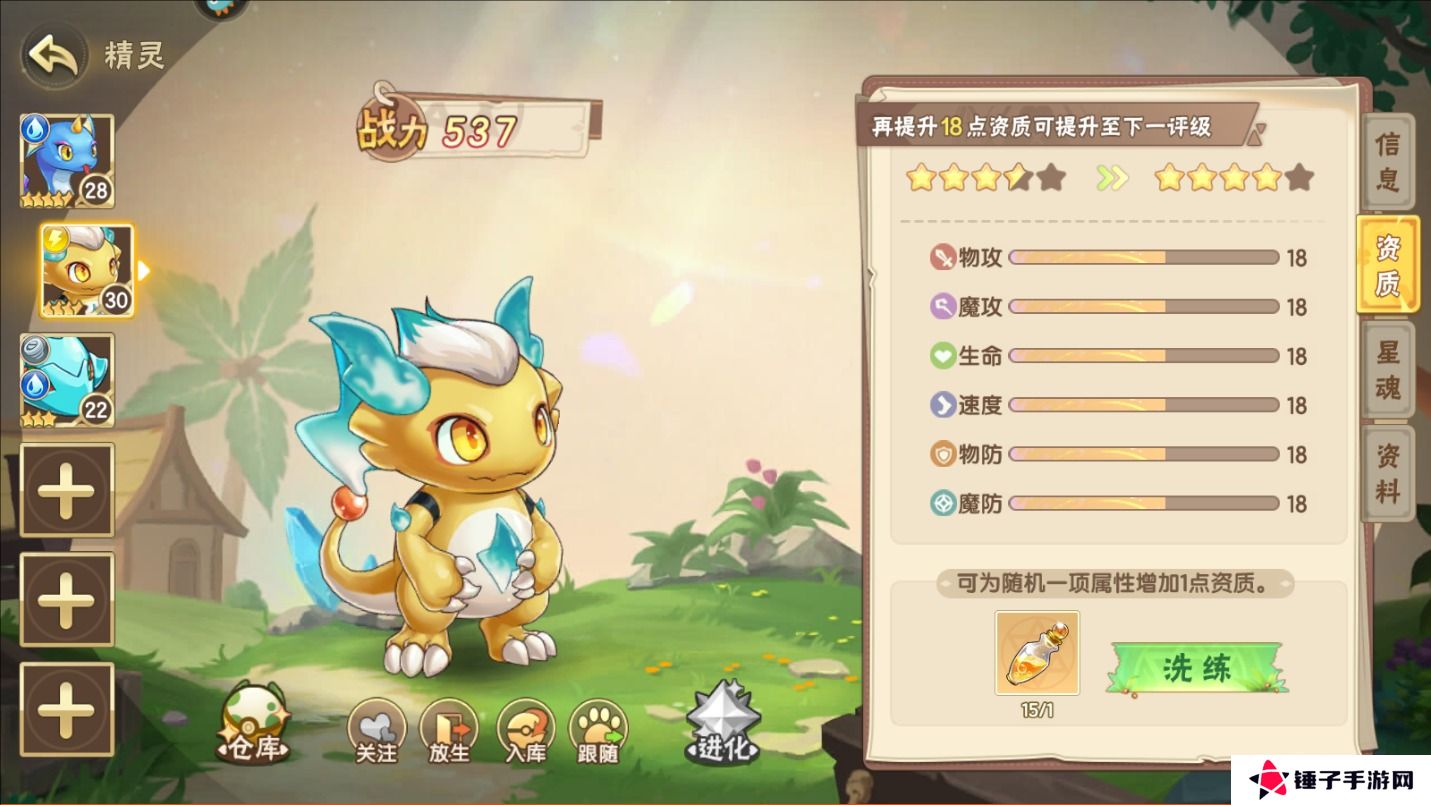Switch to the 资质 tab
1431x805 pixels.
pos(1388,265)
